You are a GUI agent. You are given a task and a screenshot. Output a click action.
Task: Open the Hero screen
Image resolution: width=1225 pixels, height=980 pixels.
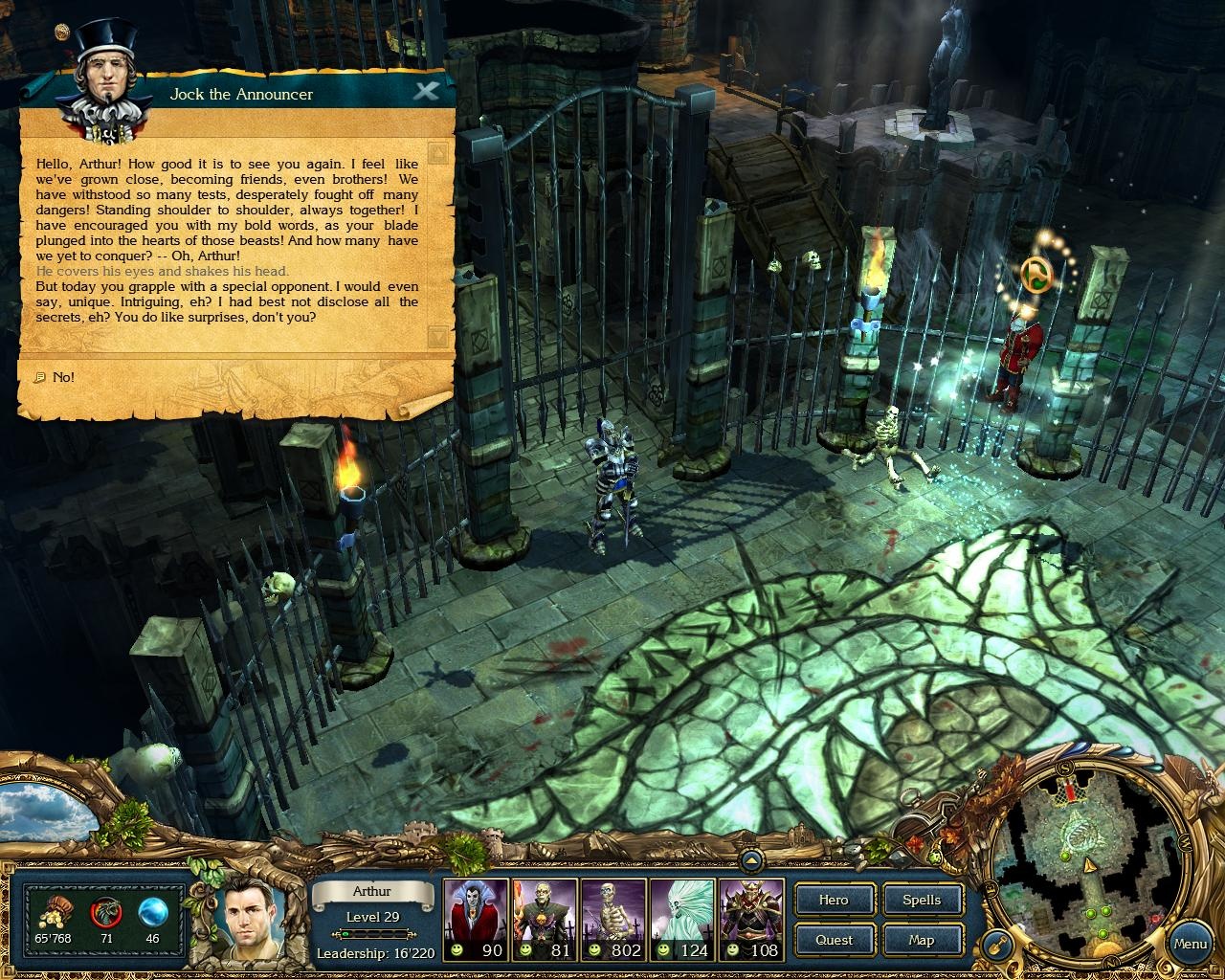(x=833, y=900)
